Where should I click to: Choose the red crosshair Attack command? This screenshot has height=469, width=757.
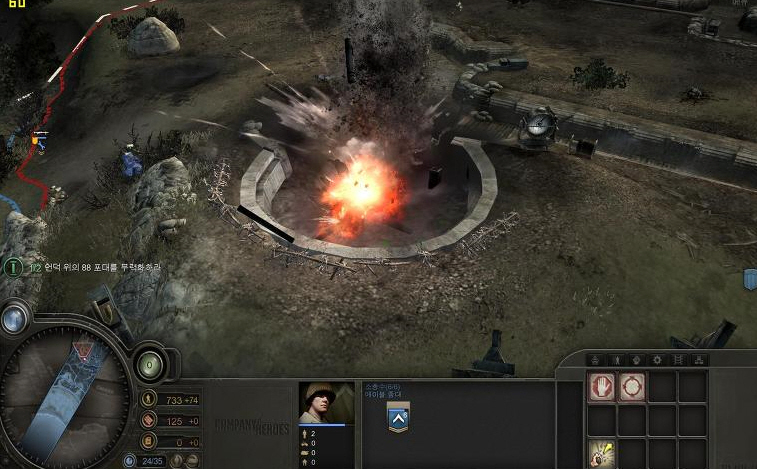pyautogui.click(x=631, y=387)
